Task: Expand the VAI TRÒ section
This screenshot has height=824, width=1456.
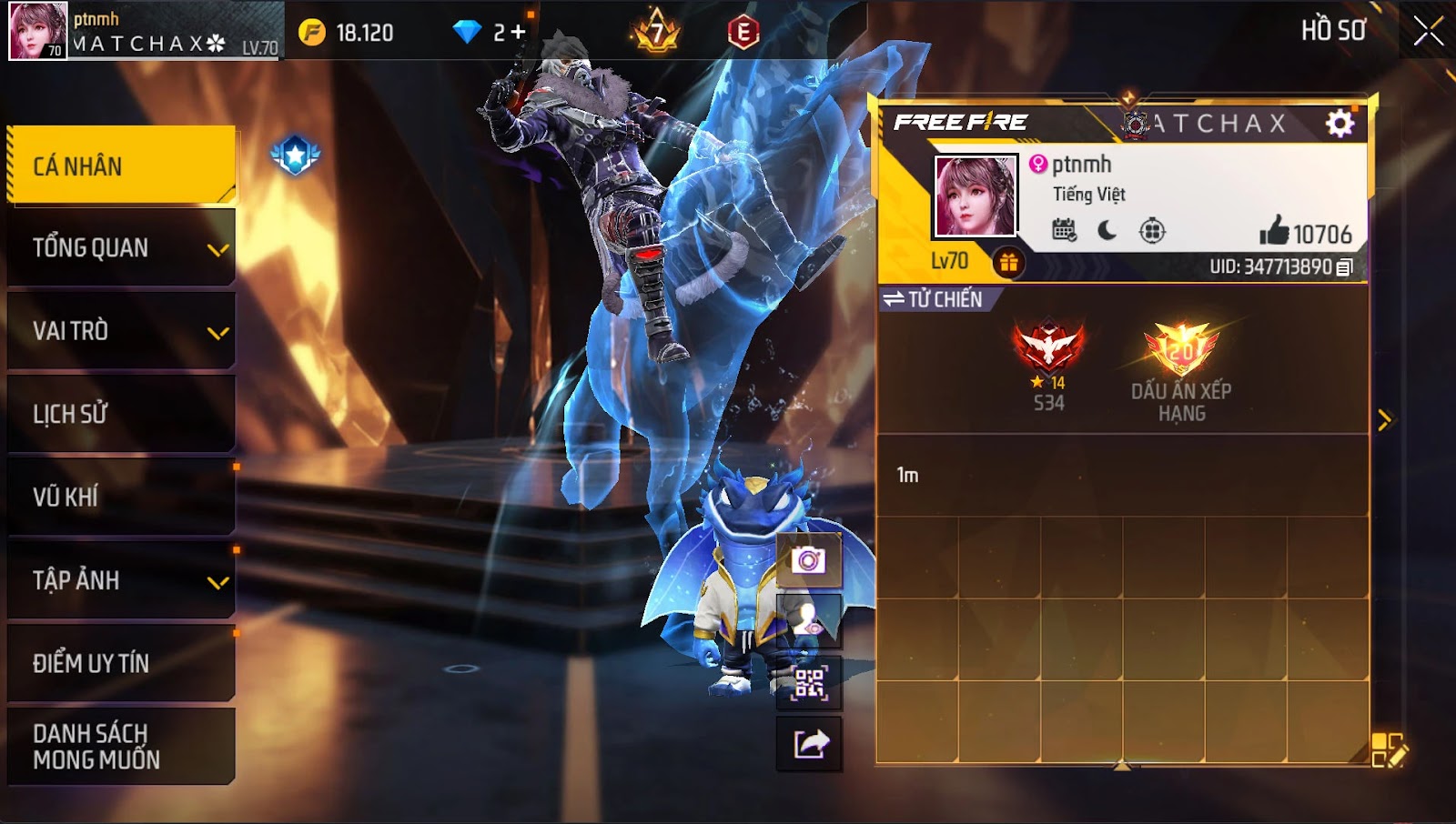Action: 121,331
